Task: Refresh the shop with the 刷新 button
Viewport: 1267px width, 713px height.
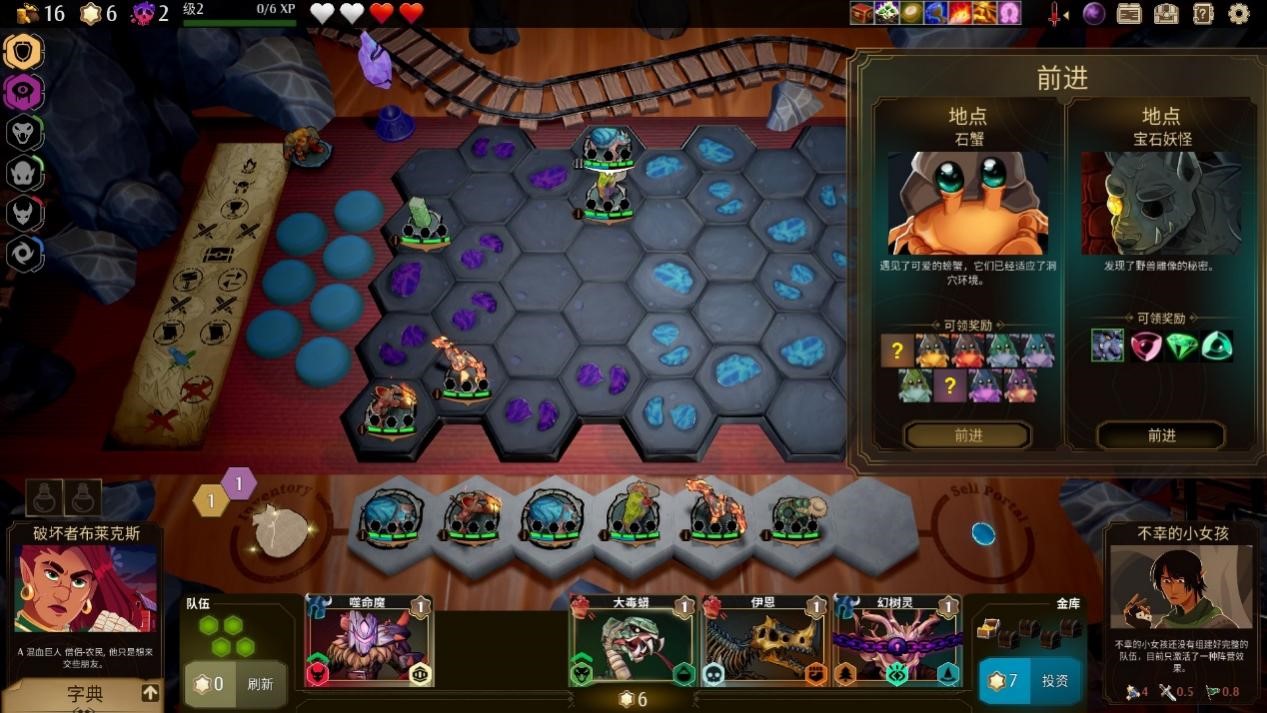Action: [x=259, y=684]
